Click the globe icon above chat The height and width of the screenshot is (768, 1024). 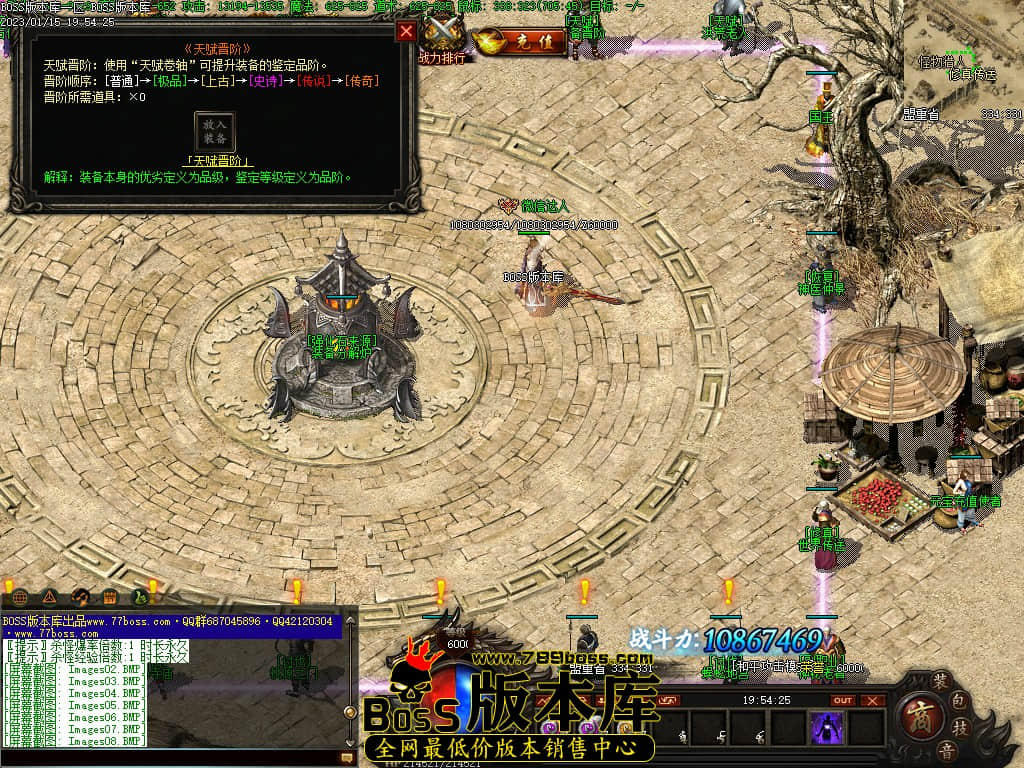(20, 598)
